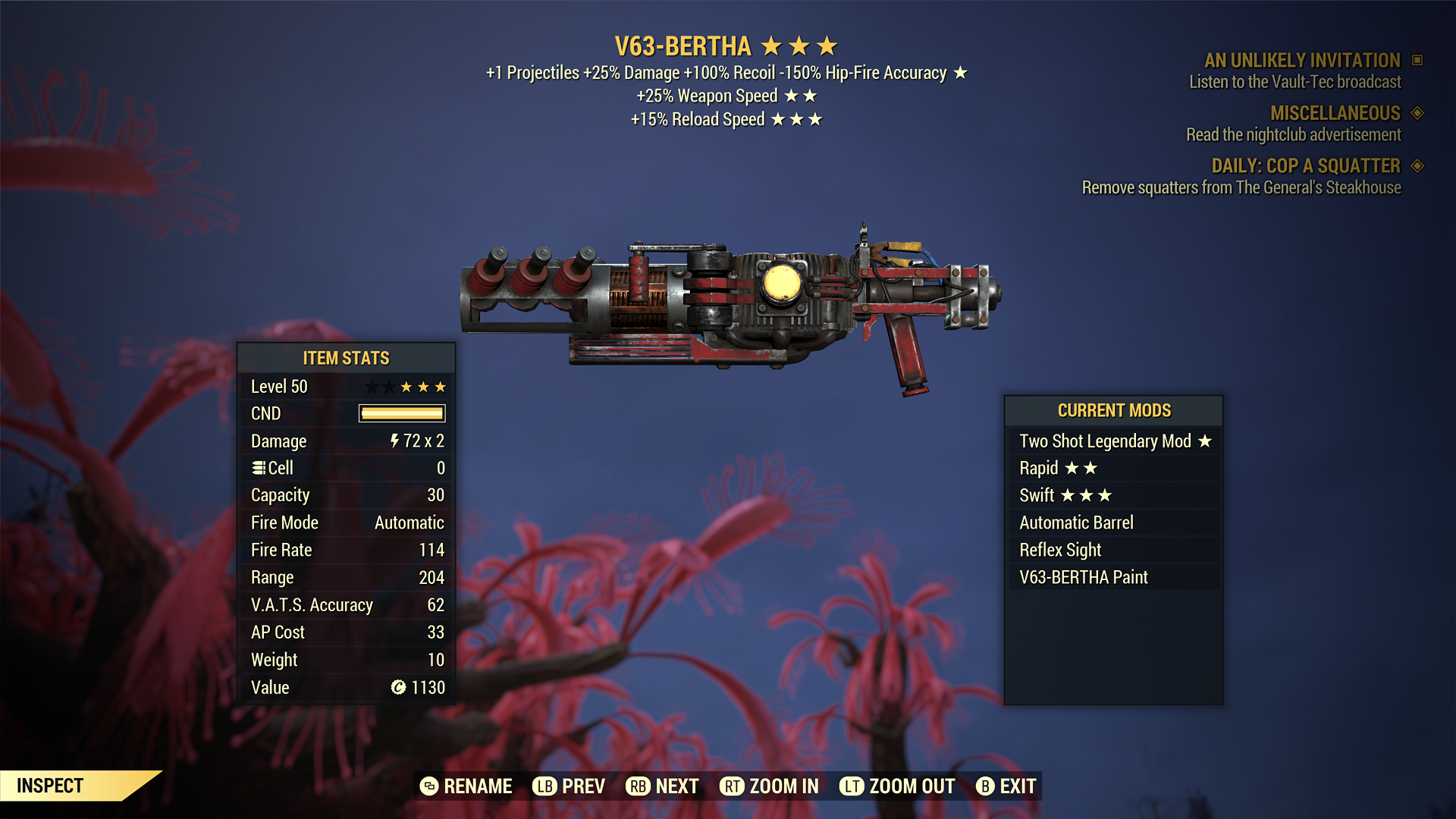The width and height of the screenshot is (1456, 819).
Task: Select the Two Shot Legendary Mod row
Action: click(x=1113, y=441)
